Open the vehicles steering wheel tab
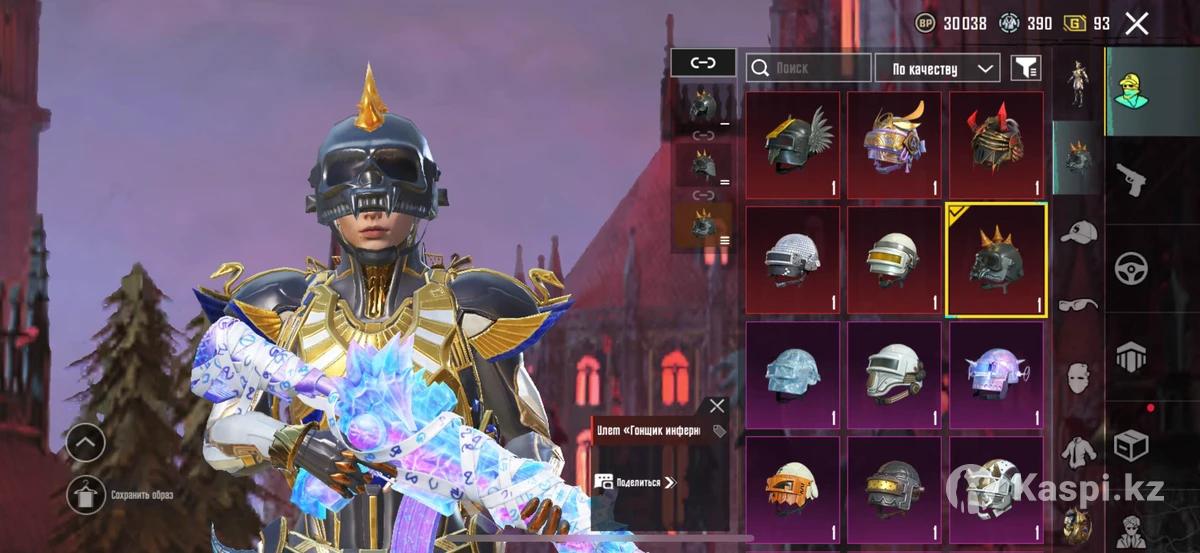Screen dimensions: 1200x553 [1131, 268]
